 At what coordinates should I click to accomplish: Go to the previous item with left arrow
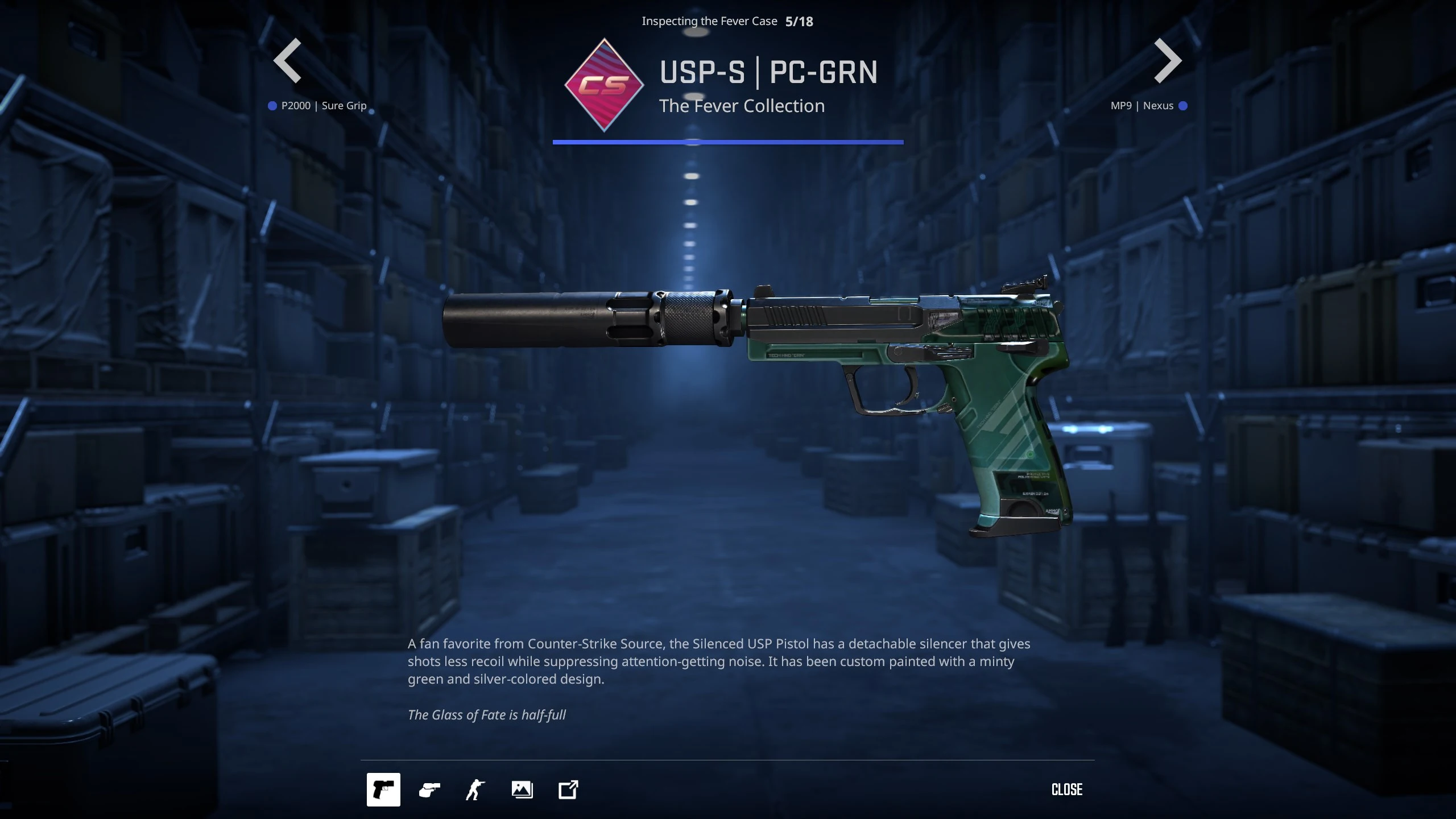click(288, 61)
